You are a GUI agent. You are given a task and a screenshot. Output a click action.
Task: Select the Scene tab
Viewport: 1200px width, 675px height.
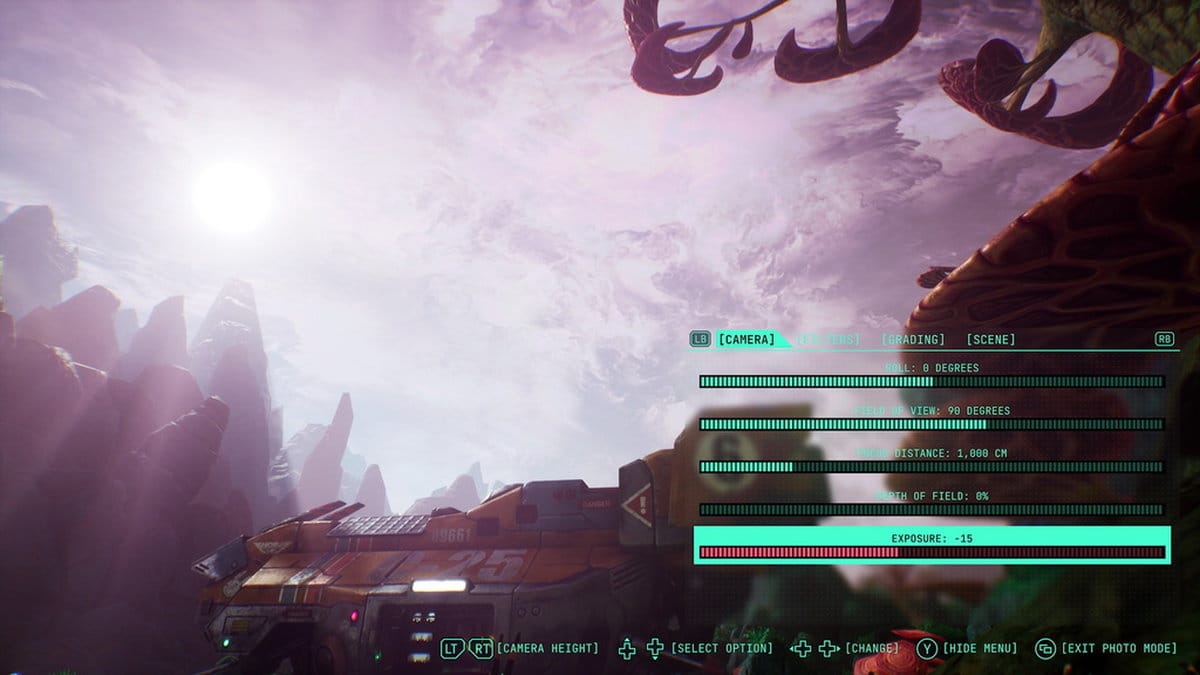pyautogui.click(x=990, y=340)
